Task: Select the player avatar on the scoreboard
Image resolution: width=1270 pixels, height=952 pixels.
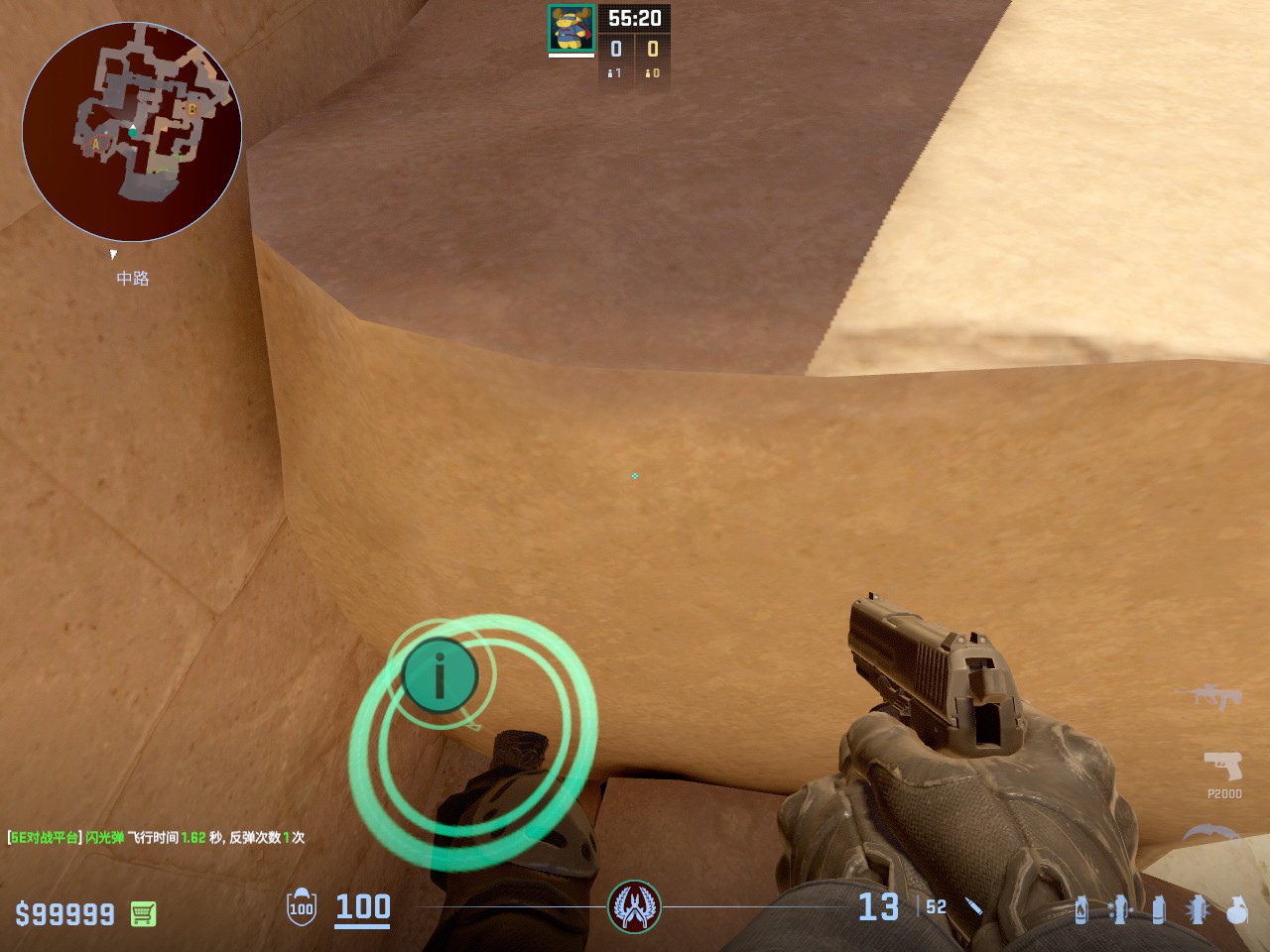Action: point(571,28)
